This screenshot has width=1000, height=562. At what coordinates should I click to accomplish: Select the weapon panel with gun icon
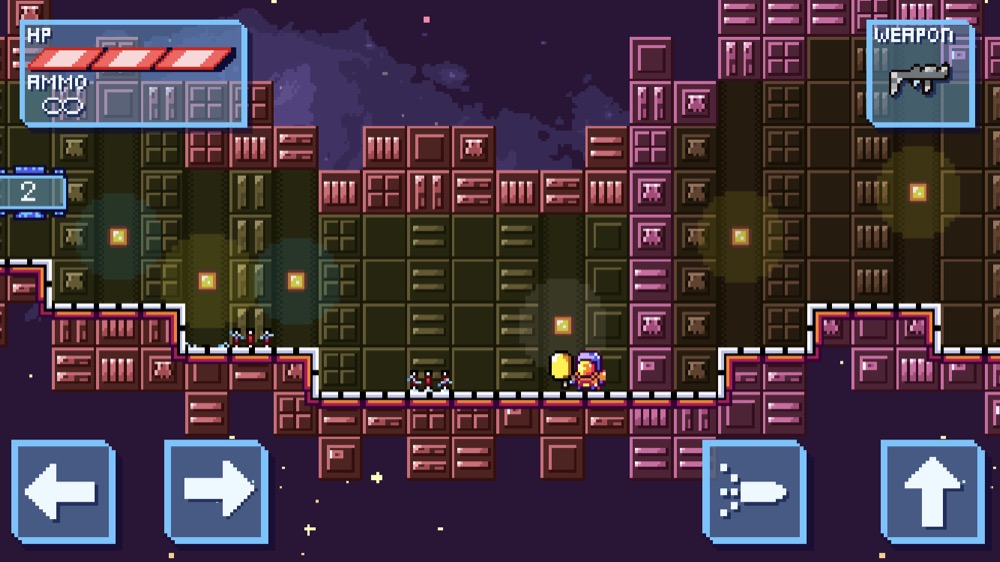pyautogui.click(x=920, y=73)
